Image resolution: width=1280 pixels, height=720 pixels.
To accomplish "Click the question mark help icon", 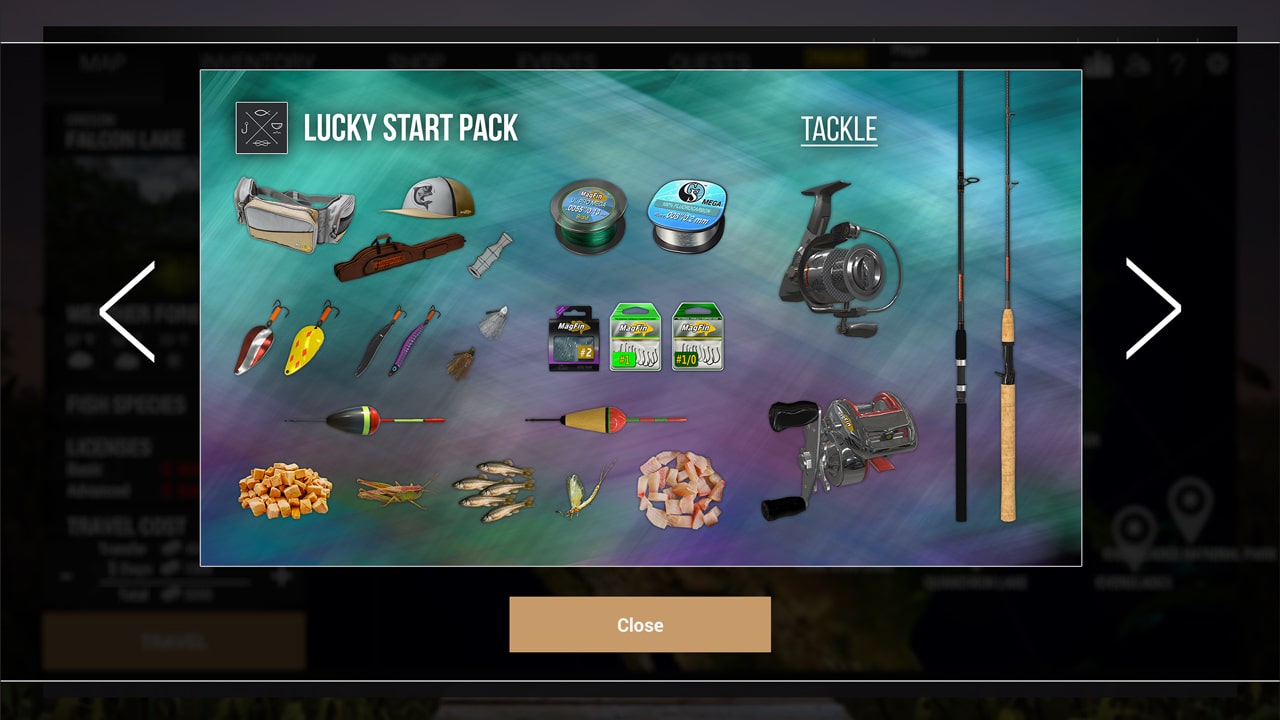I will [1178, 63].
